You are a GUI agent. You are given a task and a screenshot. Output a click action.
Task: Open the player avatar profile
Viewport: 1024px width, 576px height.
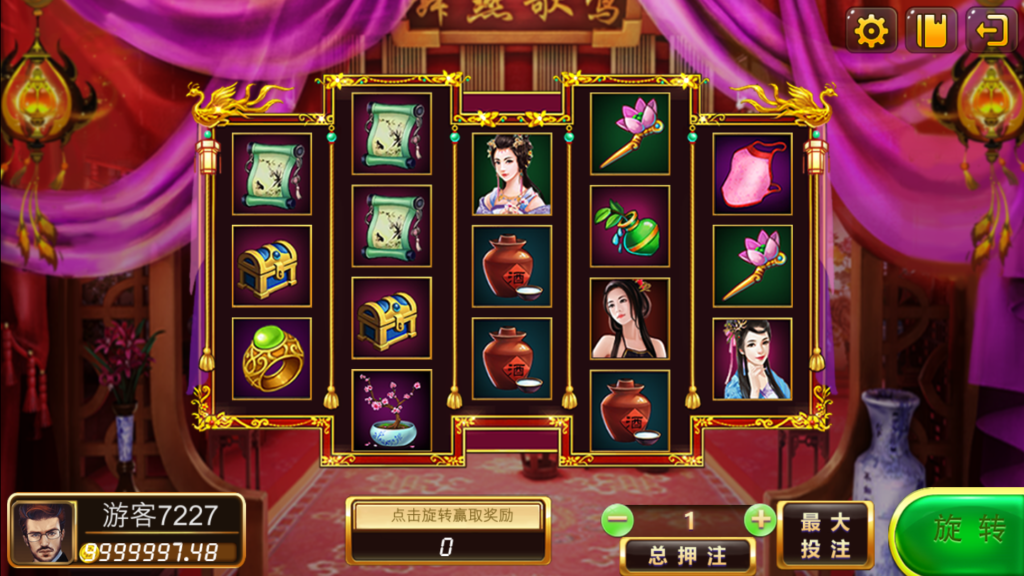click(x=44, y=531)
